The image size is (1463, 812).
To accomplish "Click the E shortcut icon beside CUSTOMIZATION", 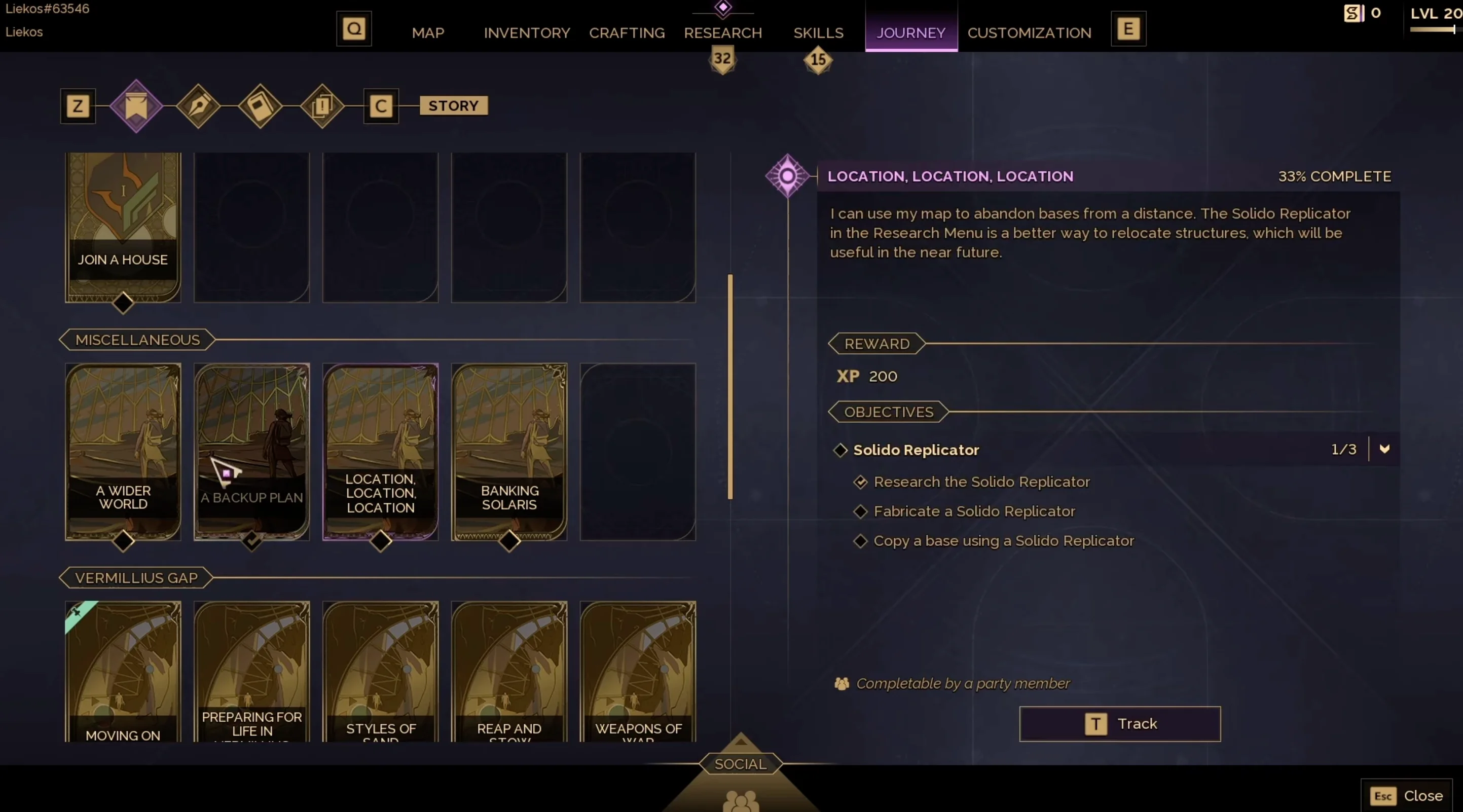I will 1128,28.
